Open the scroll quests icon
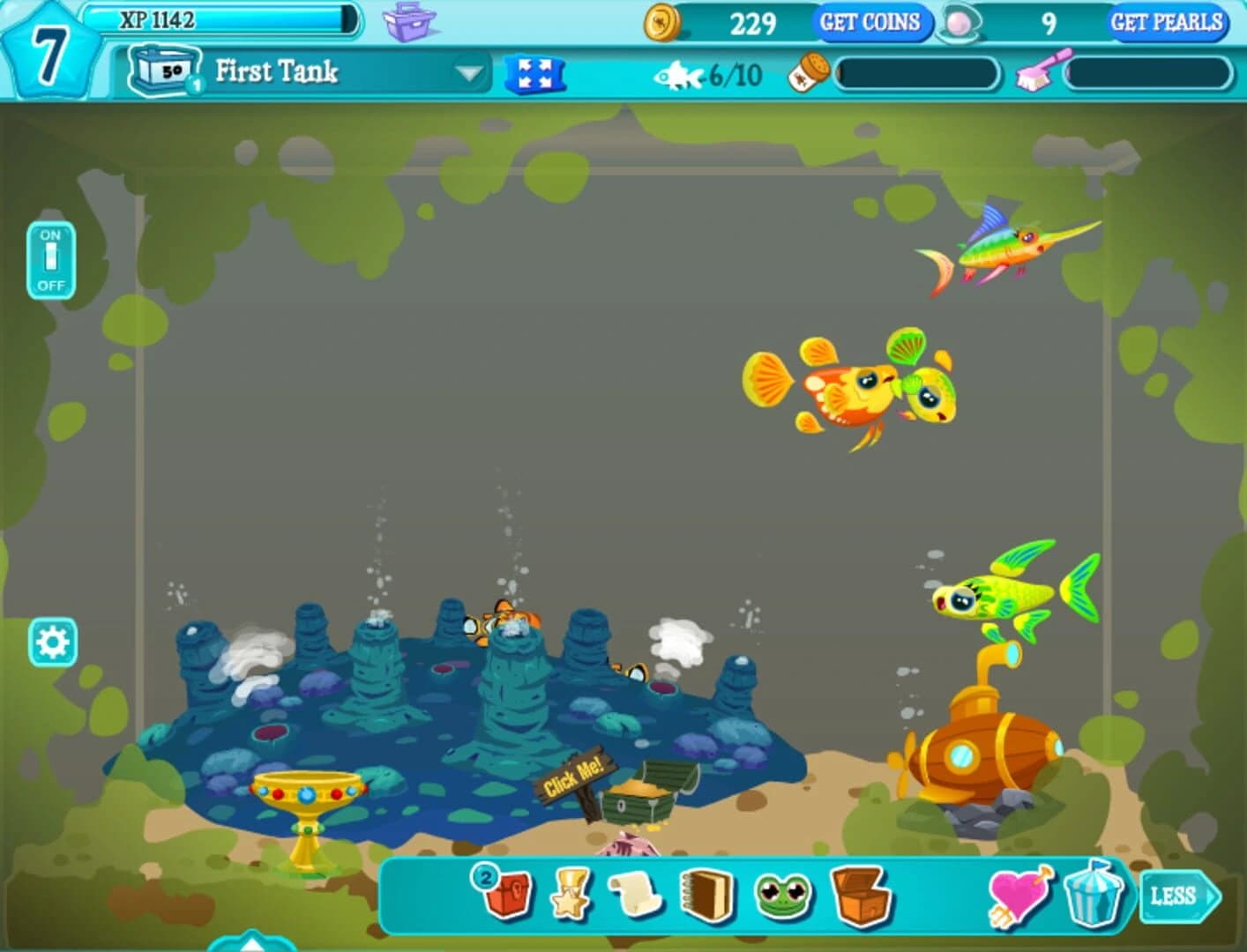This screenshot has height=952, width=1247. [635, 897]
